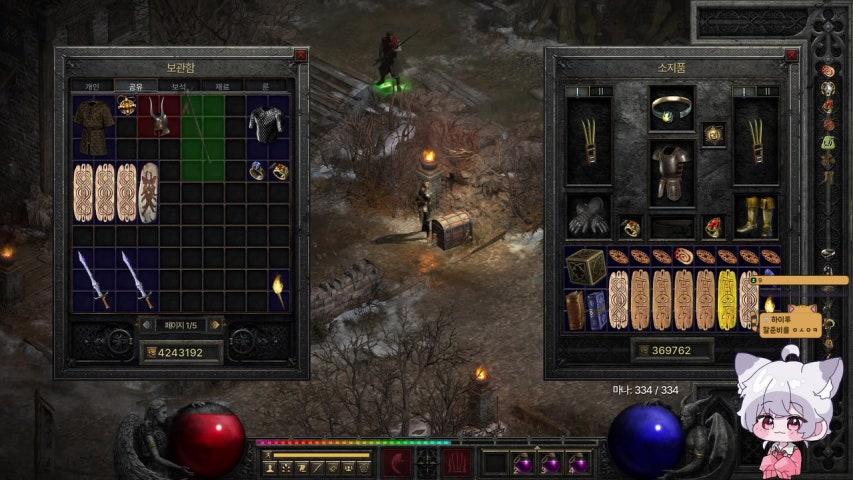Pick up the Horadric Cube in inventory
The width and height of the screenshot is (853, 480).
[x=586, y=267]
